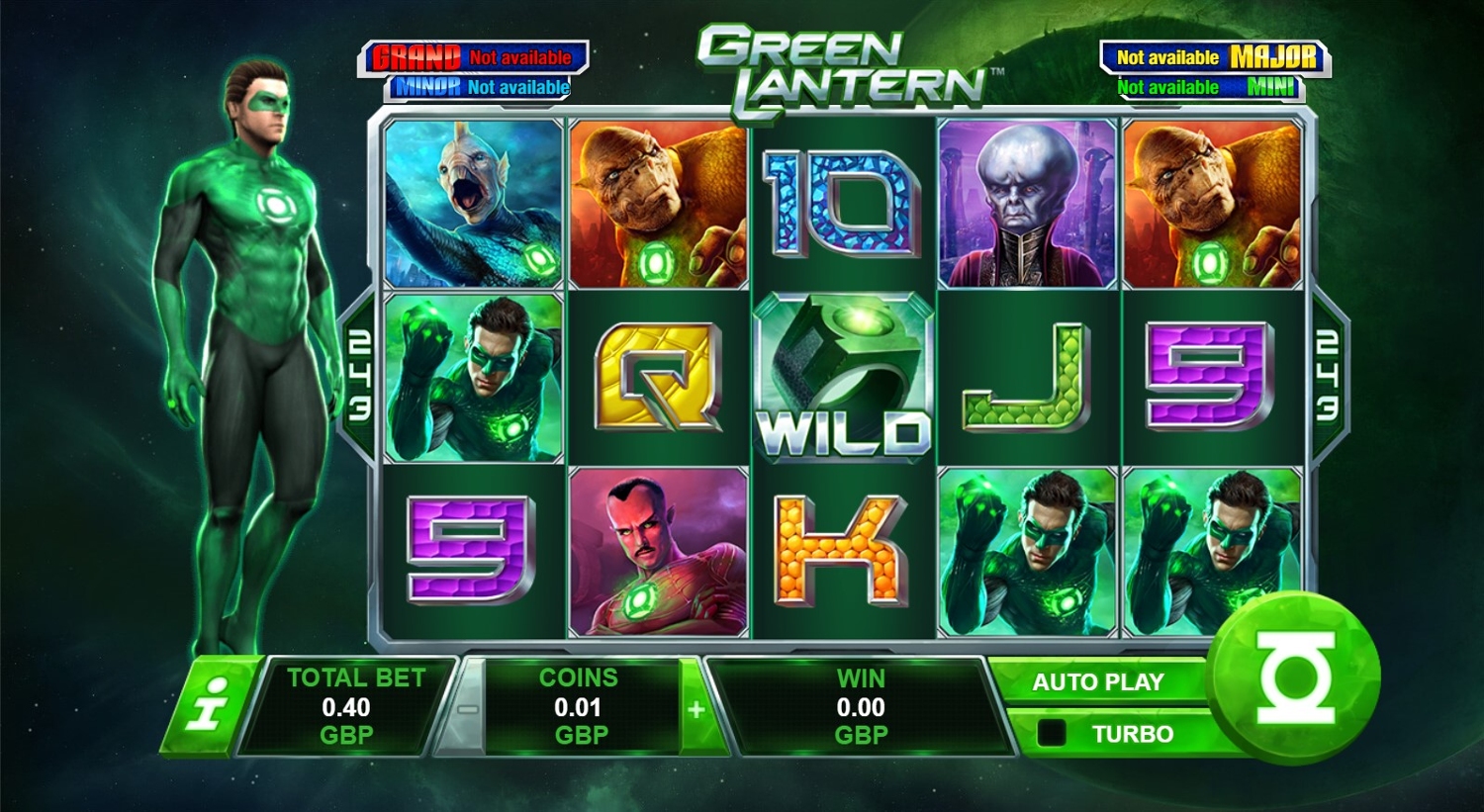Spin the reels with the green lantern button
Viewport: 1484px width, 812px height.
point(1294,677)
